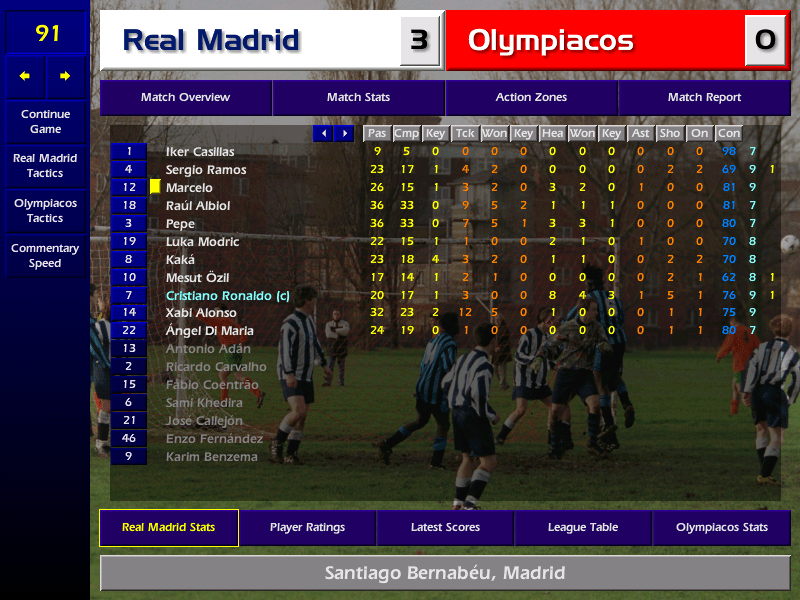The image size is (800, 600).
Task: Click the stats columns right arrow
Action: 344,133
